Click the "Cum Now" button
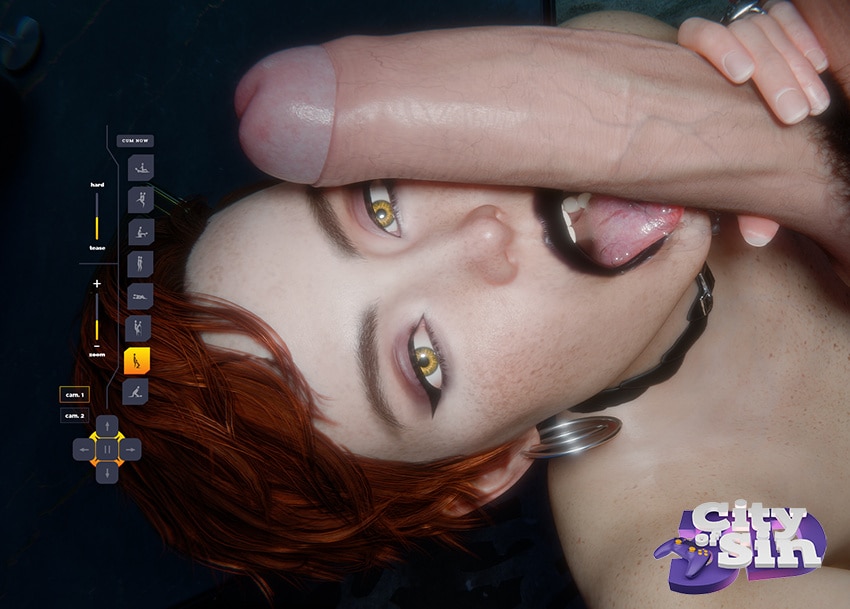The height and width of the screenshot is (609, 850). click(x=135, y=141)
